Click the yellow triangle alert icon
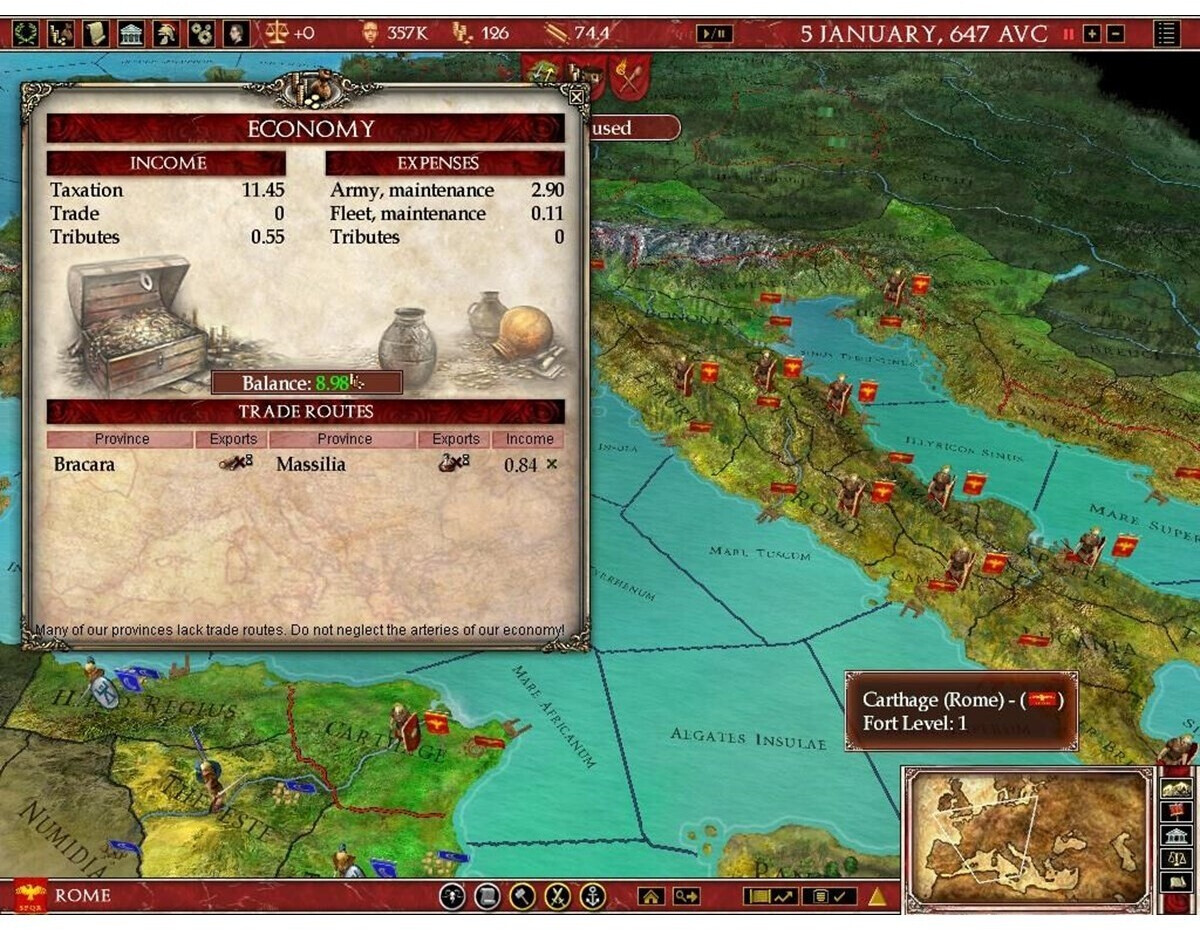The height and width of the screenshot is (930, 1200). click(x=877, y=896)
